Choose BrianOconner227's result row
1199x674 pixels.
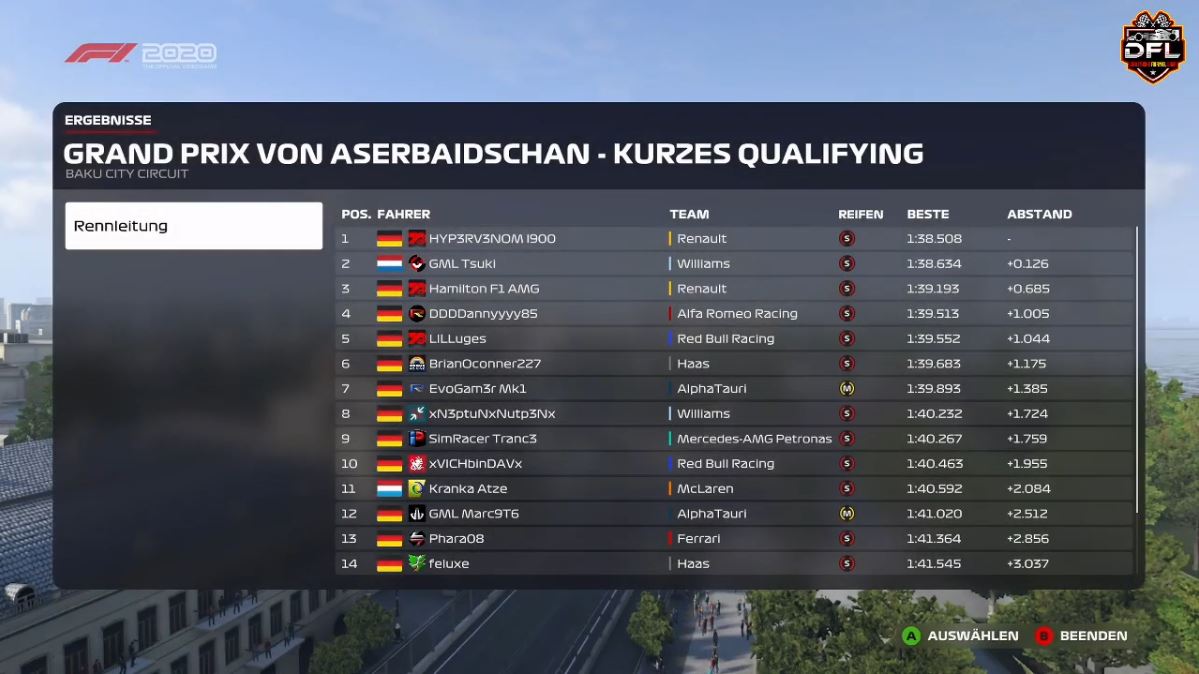pyautogui.click(x=734, y=364)
